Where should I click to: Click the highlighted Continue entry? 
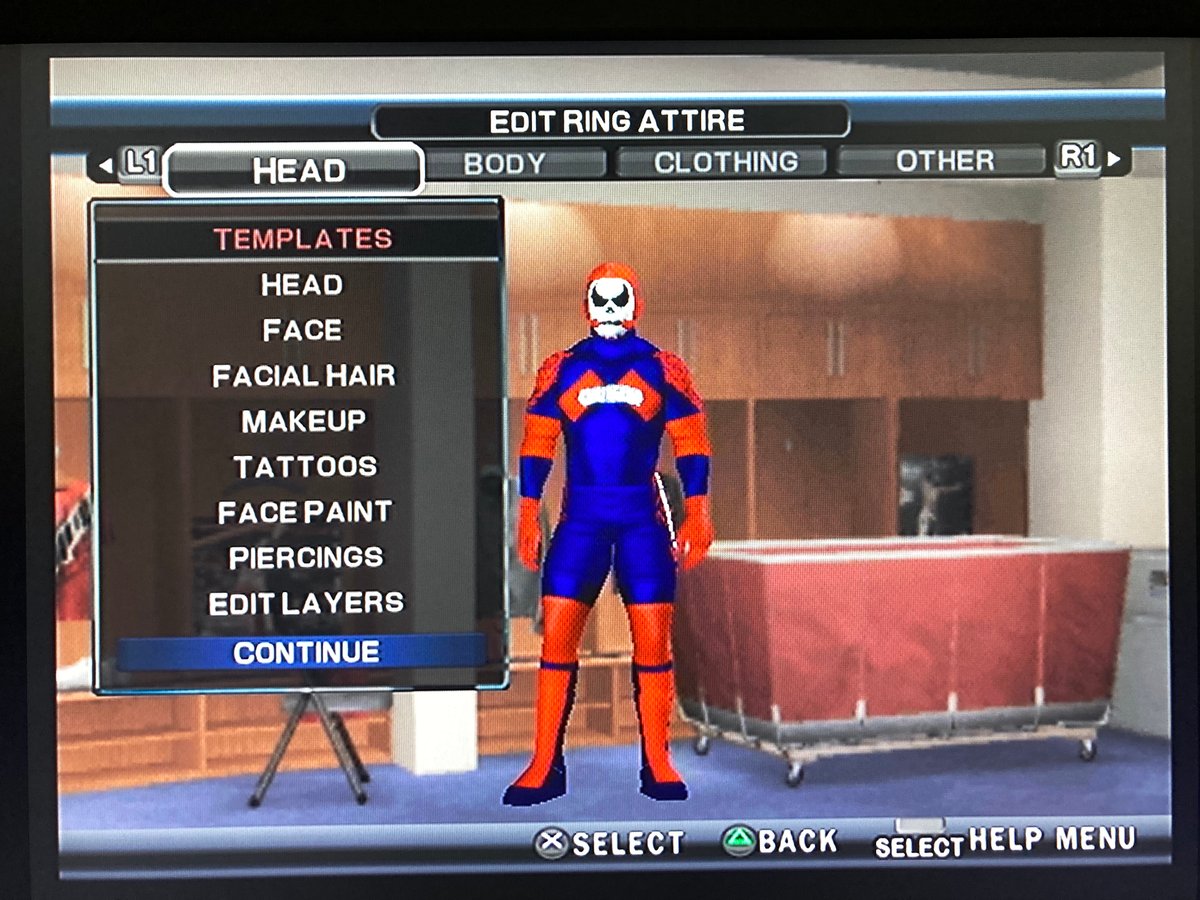point(306,652)
